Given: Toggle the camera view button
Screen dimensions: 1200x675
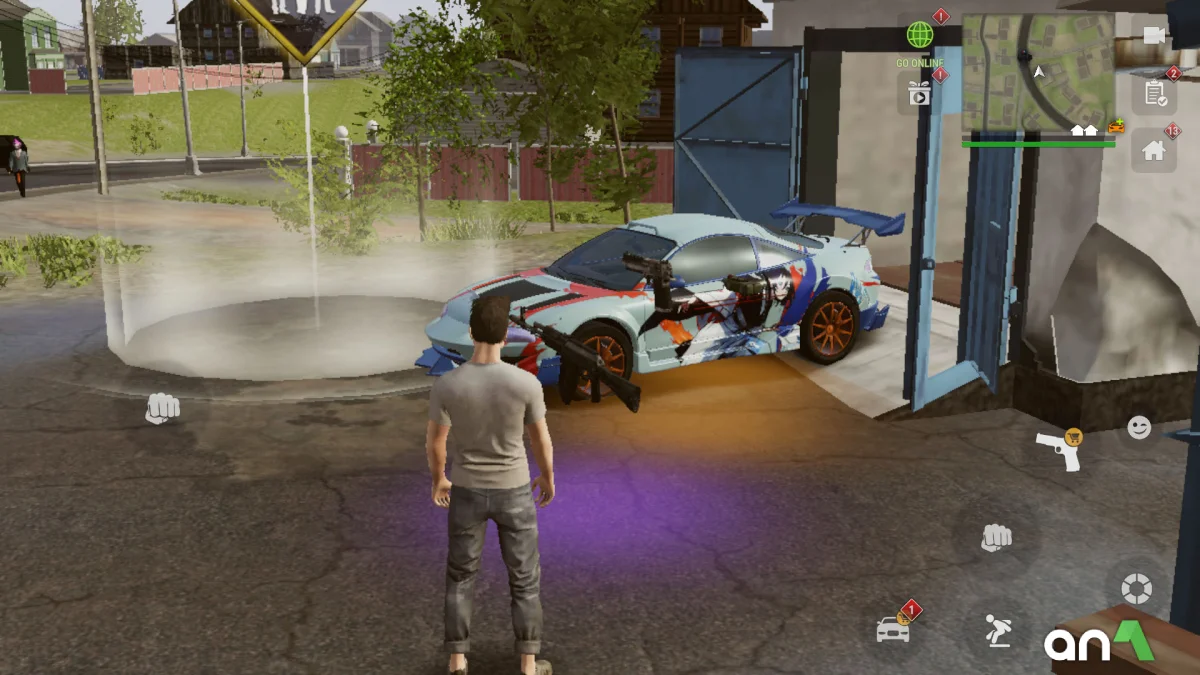Looking at the screenshot, I should pyautogui.click(x=1154, y=36).
